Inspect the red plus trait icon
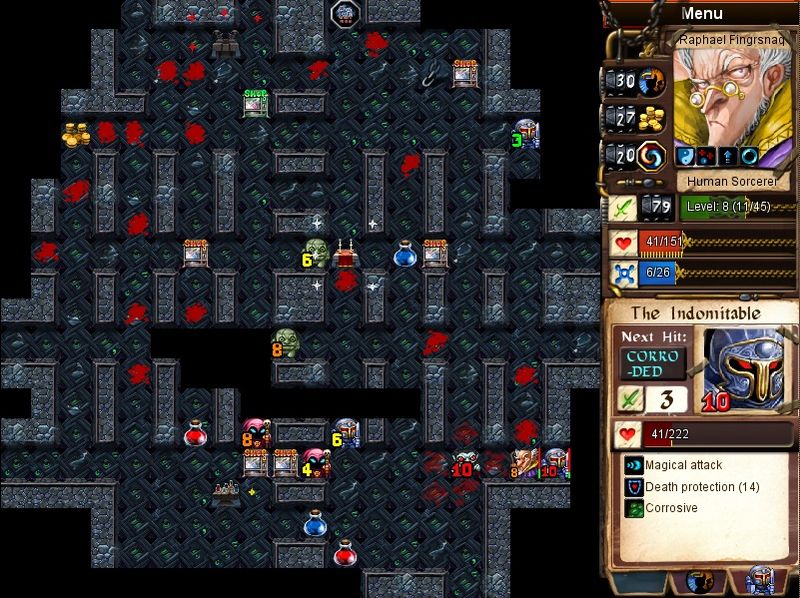This screenshot has width=800, height=598. (x=706, y=156)
